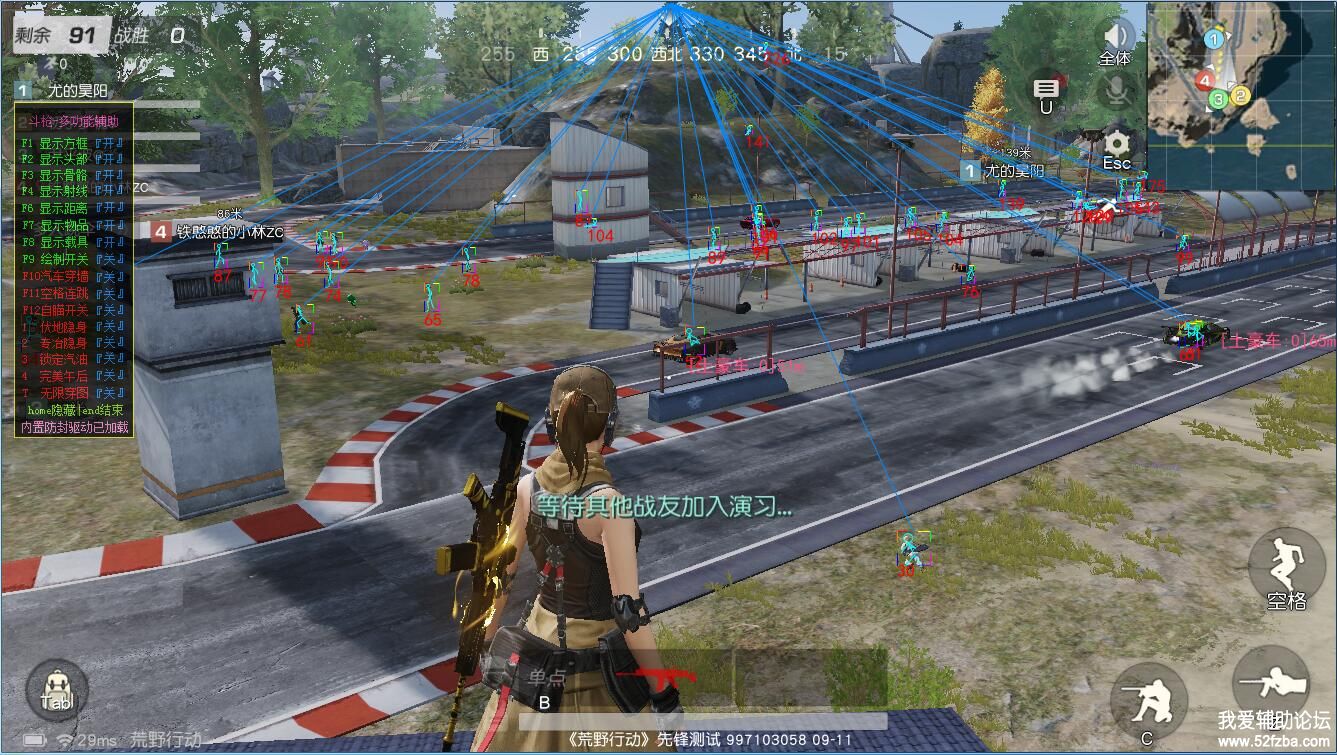This screenshot has width=1337, height=755.
Task: Toggle the 全体 voice speaker channel
Action: coord(1115,40)
